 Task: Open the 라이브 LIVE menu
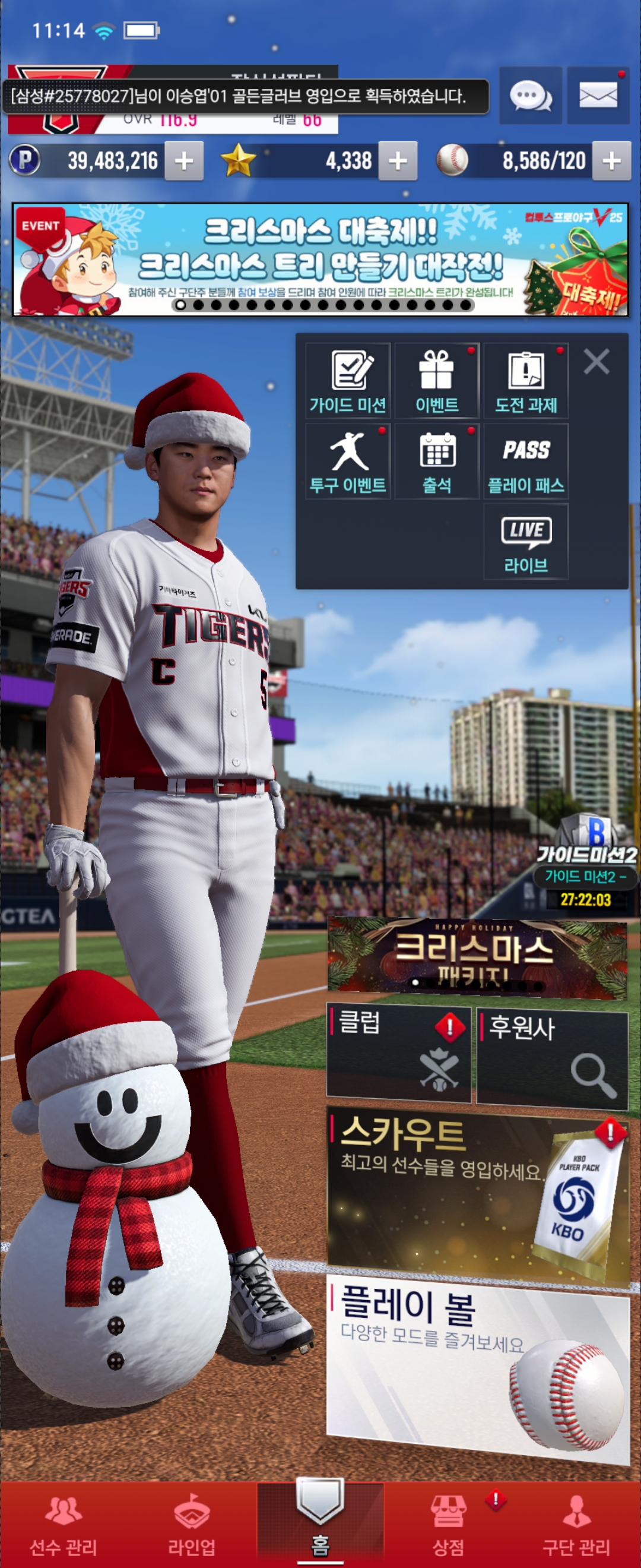click(x=526, y=542)
